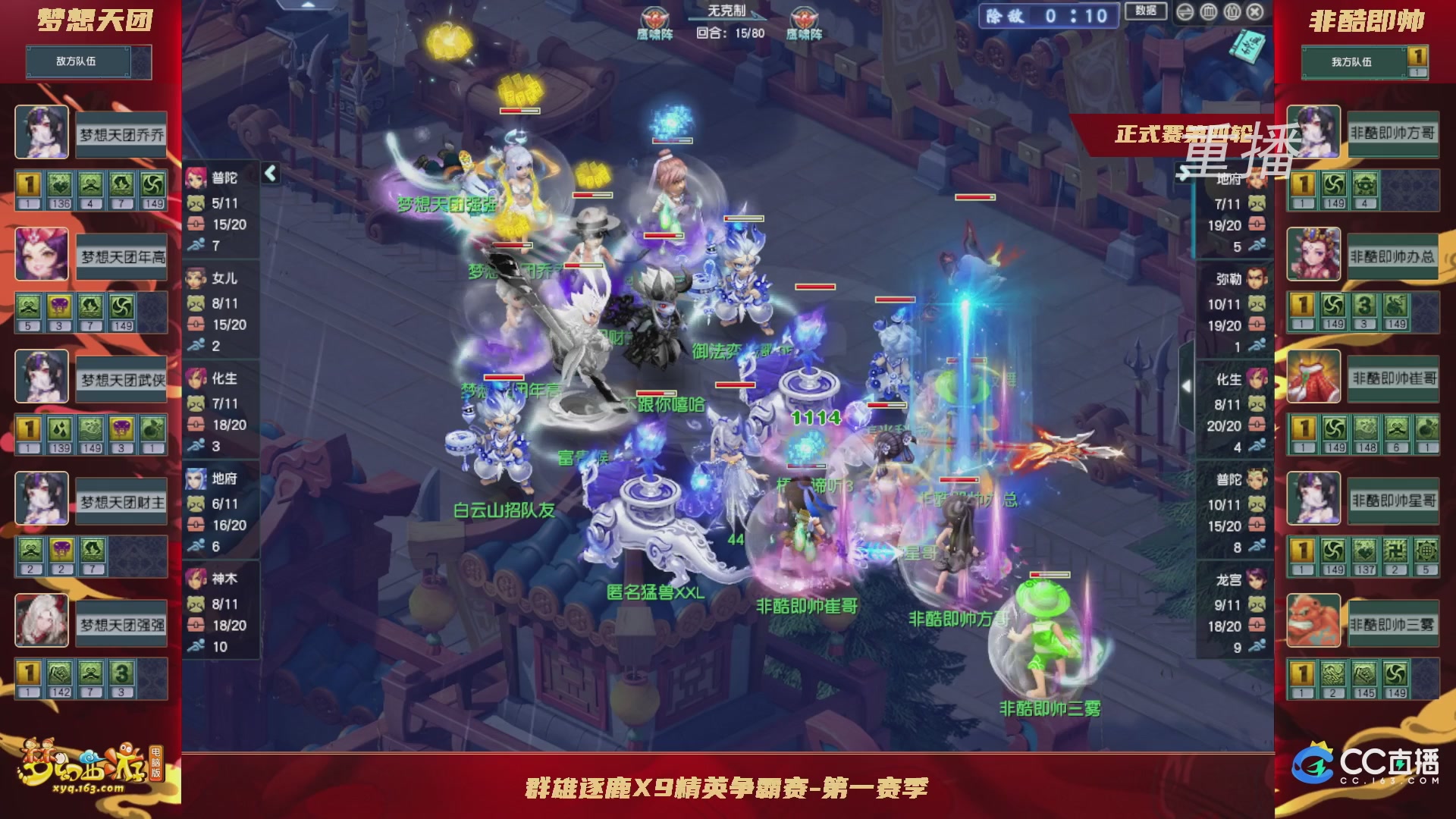
Task: Click the 龙宫 sect icon in the right stats panel
Action: coord(1257,579)
